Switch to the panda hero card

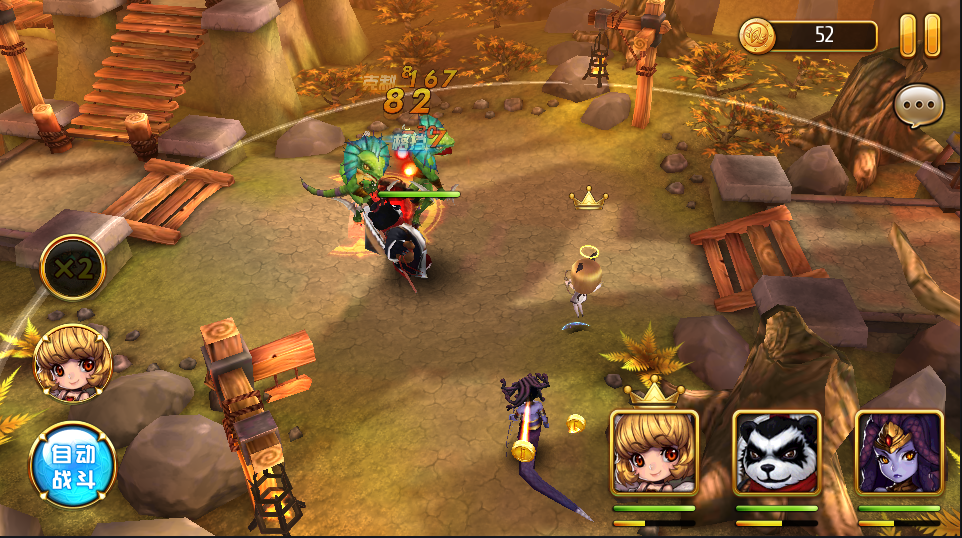777,453
